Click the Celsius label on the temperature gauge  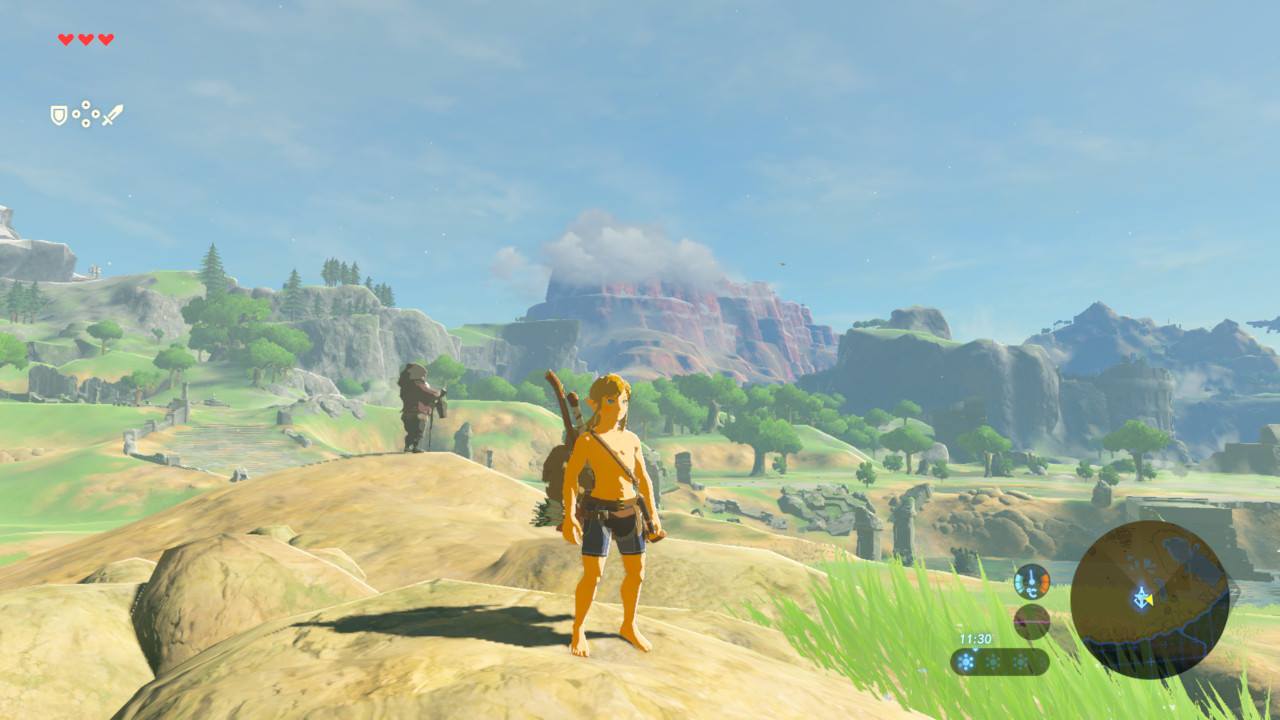click(1032, 592)
